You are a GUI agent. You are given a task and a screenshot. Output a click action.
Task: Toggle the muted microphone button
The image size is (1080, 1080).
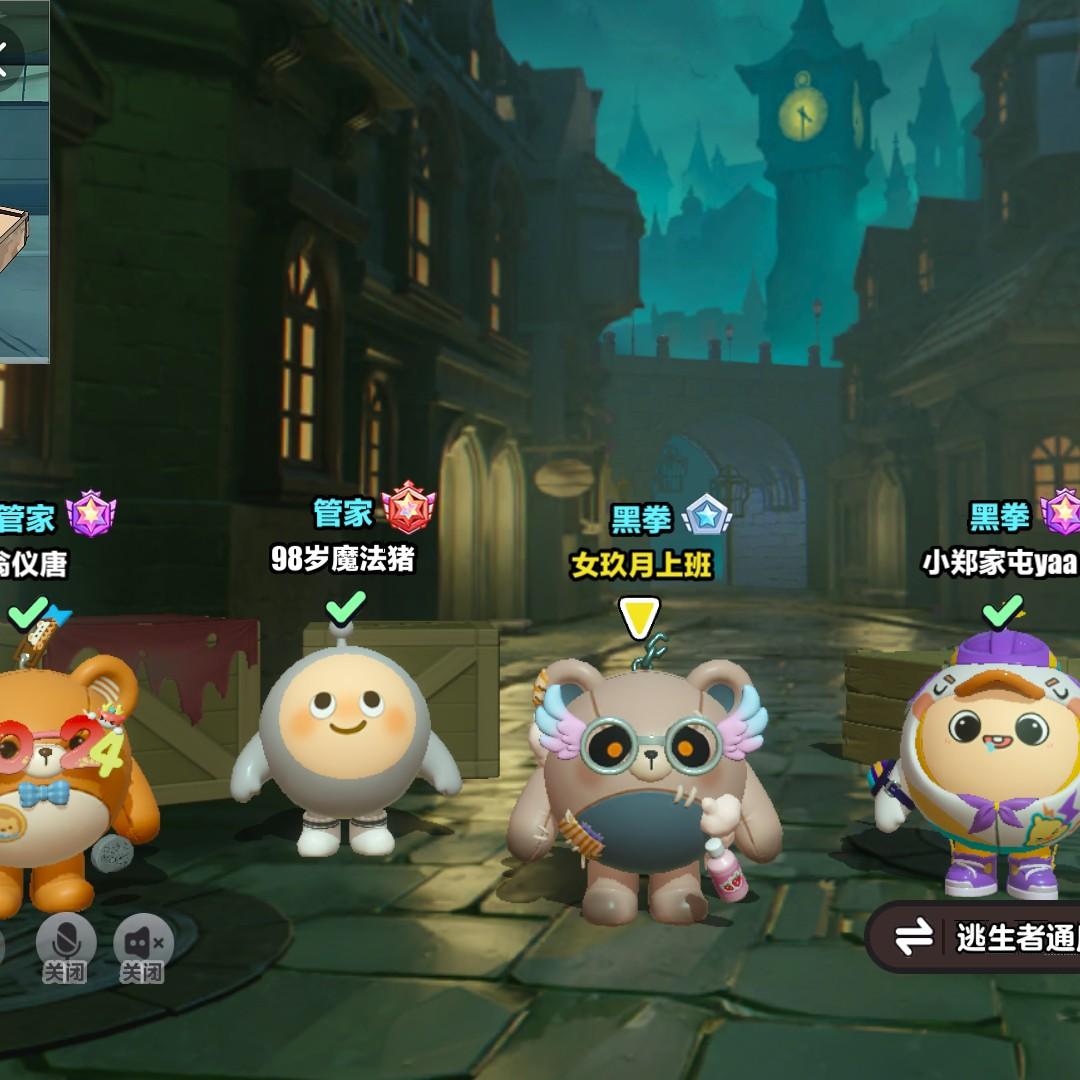coord(66,945)
